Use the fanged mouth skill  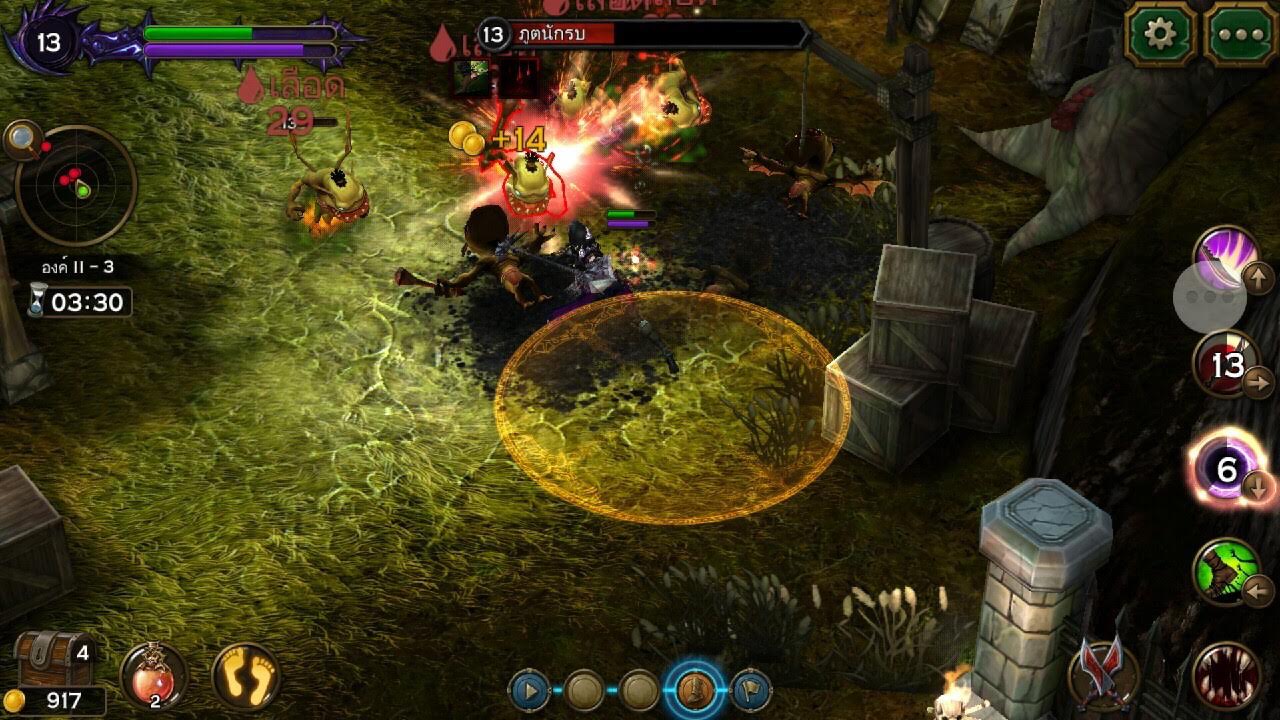pos(1226,675)
